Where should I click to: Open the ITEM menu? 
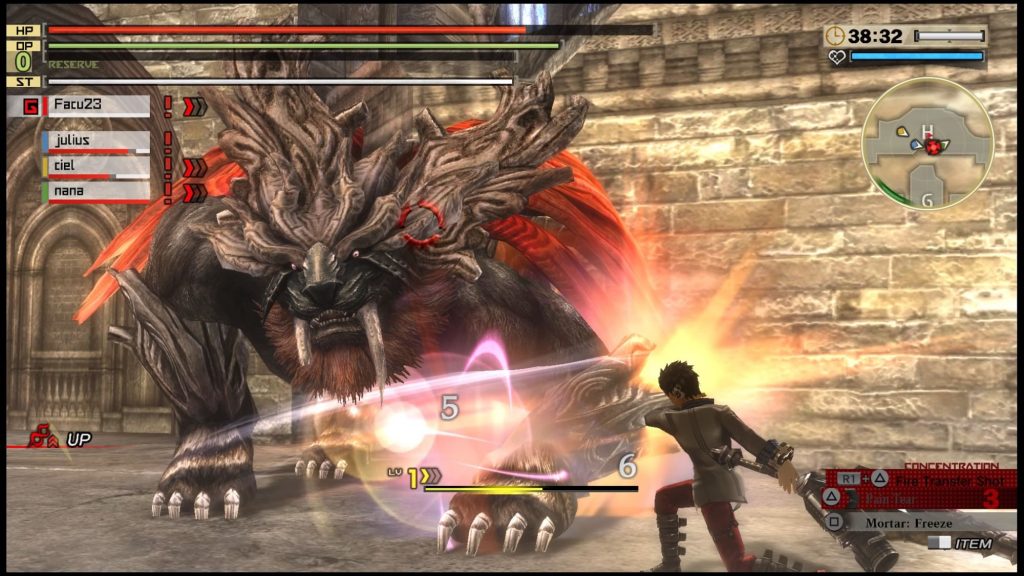pos(961,543)
